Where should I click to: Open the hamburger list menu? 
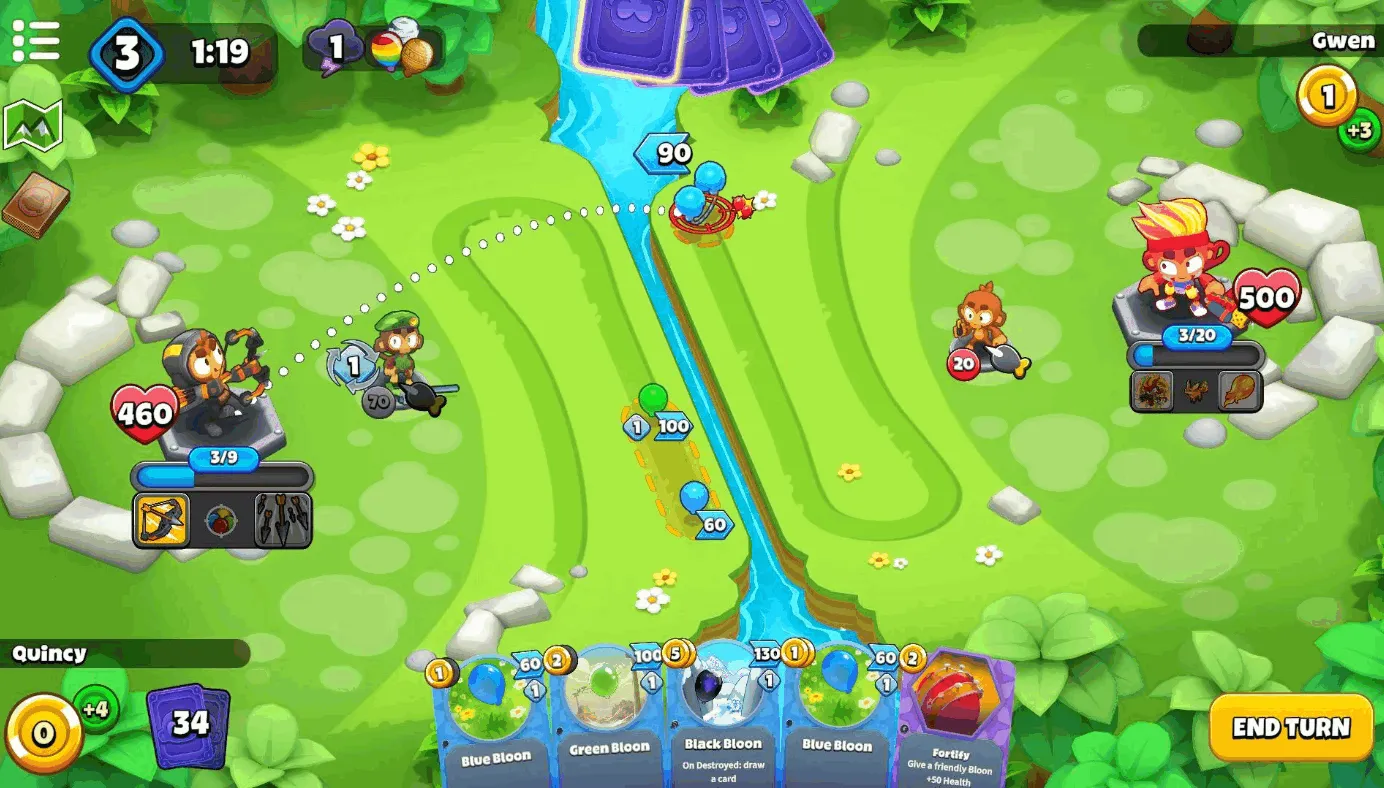click(35, 42)
